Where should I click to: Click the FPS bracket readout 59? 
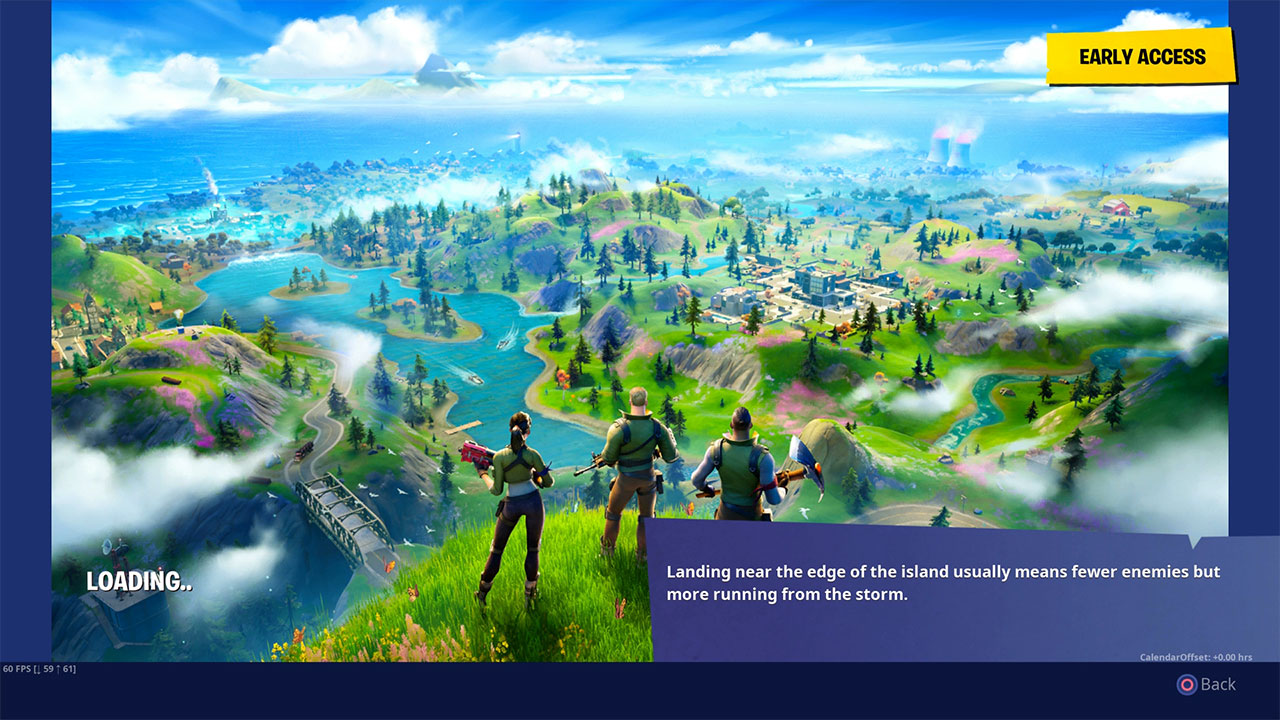click(48, 669)
